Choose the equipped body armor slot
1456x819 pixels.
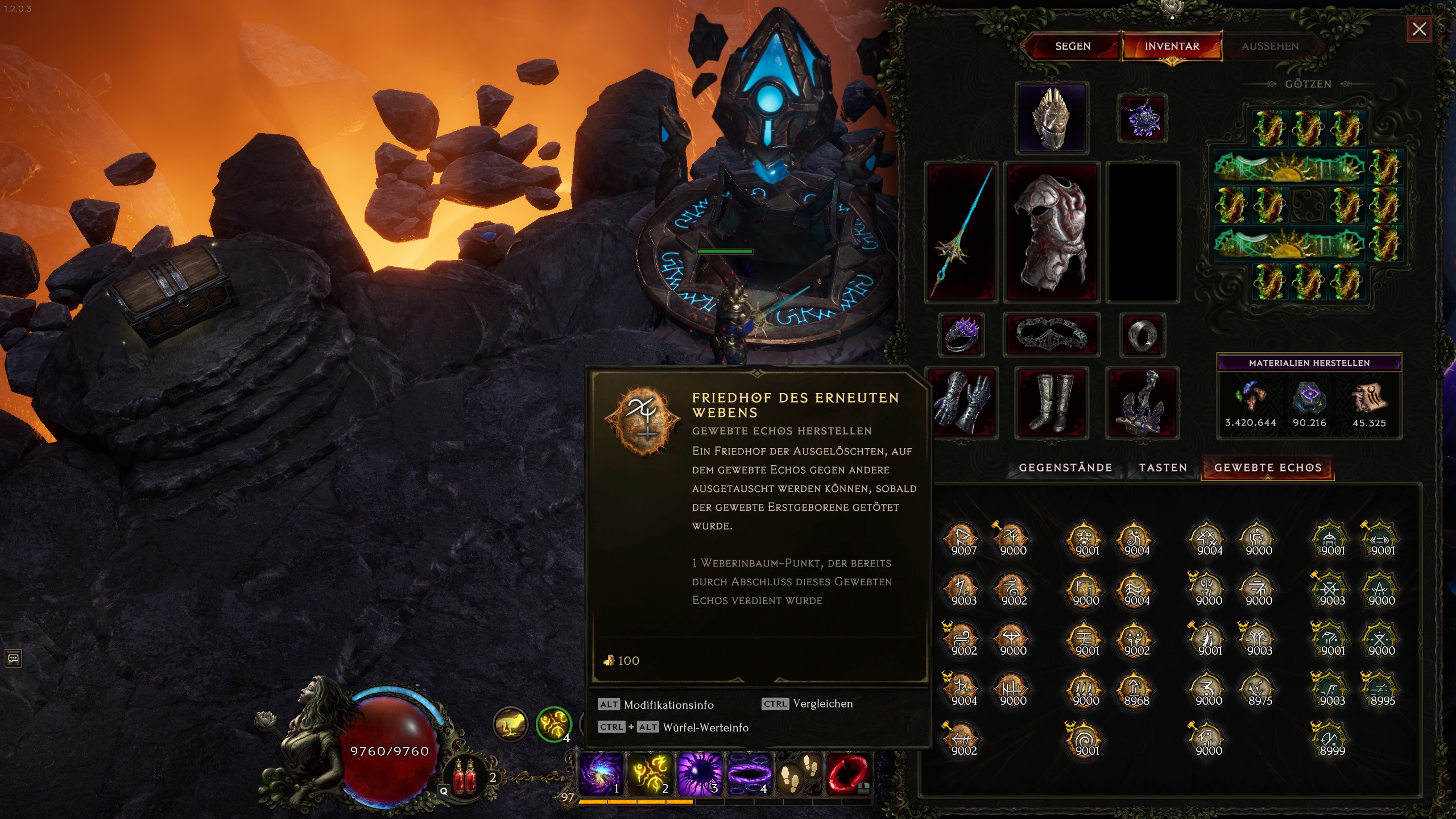[x=1052, y=232]
